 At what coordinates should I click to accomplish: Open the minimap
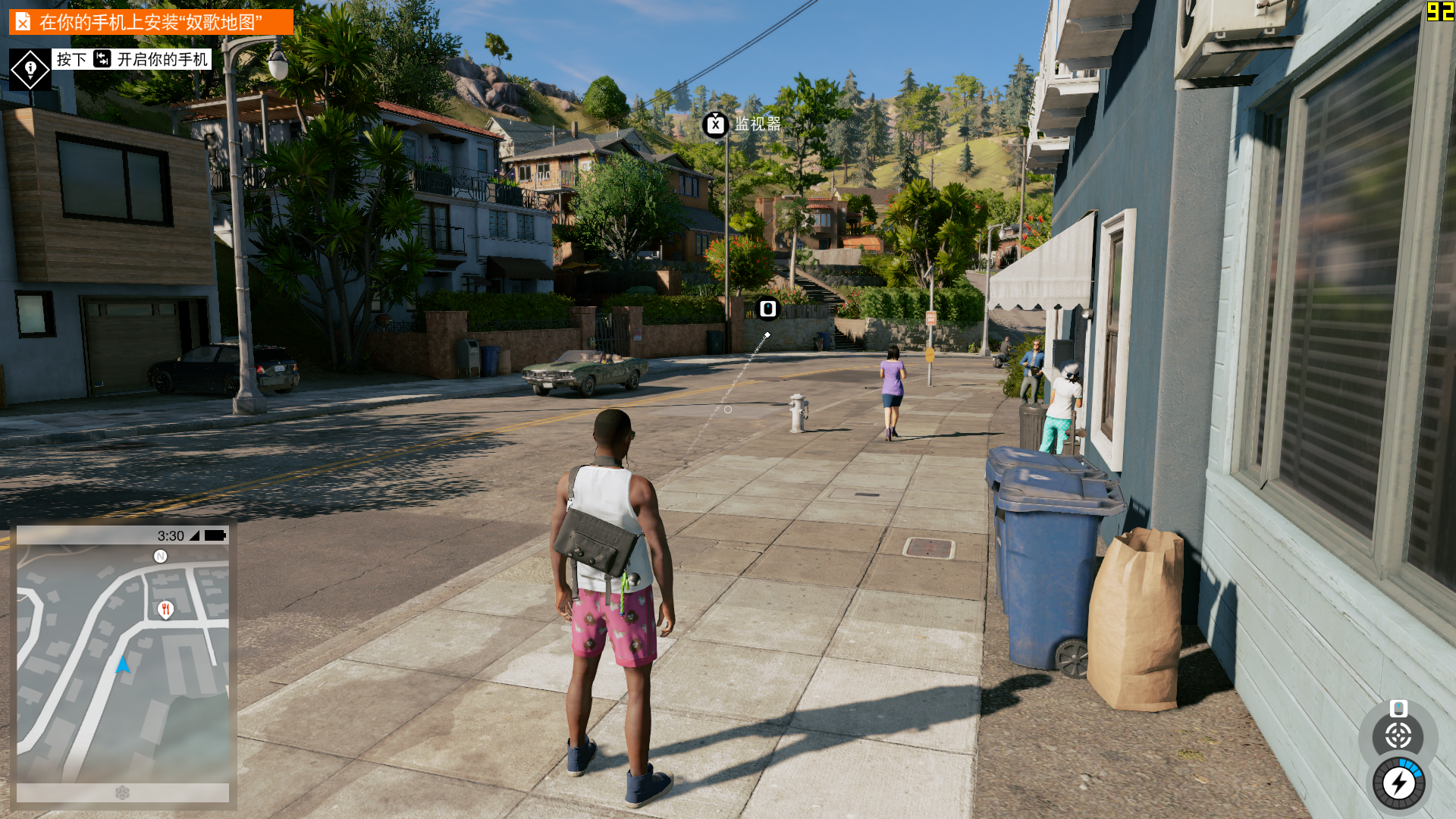coord(123,664)
